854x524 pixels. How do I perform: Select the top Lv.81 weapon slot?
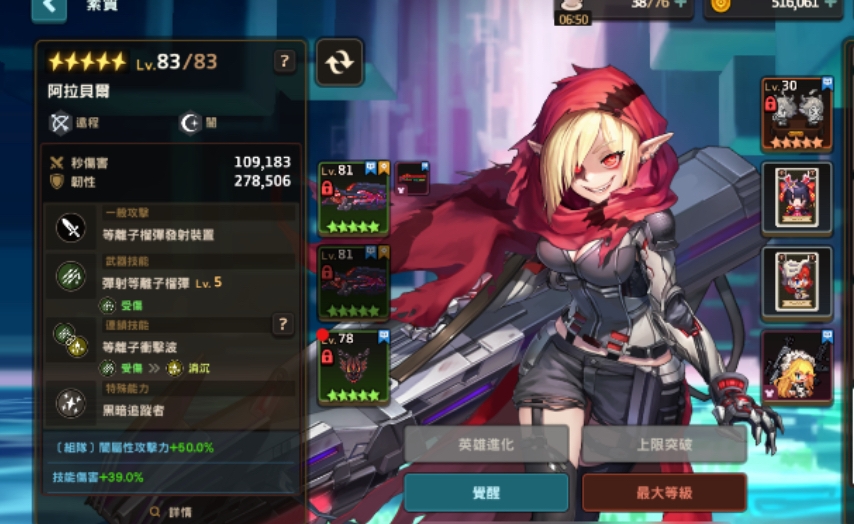(x=350, y=199)
